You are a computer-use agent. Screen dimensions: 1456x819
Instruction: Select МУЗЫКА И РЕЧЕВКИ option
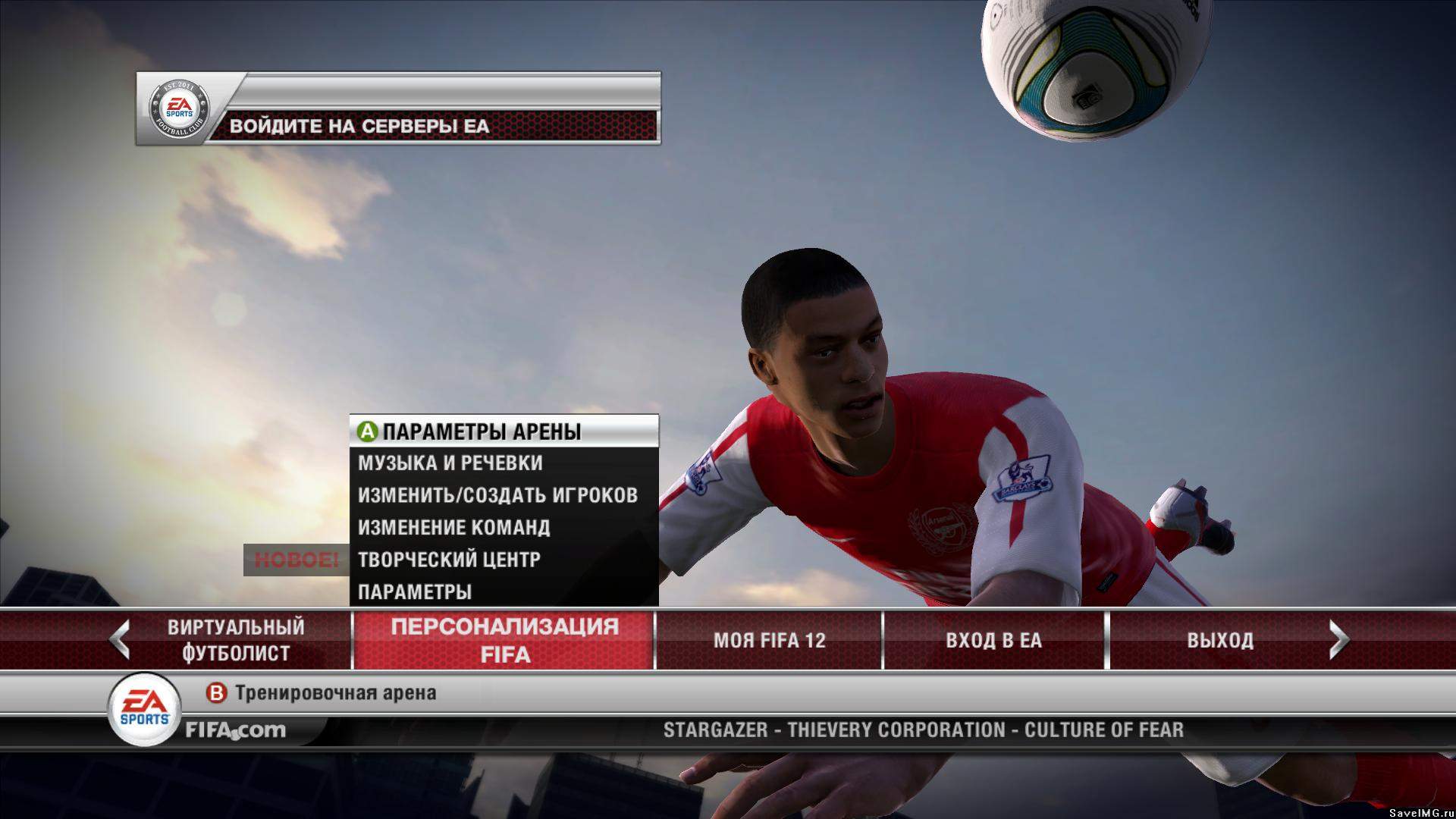[450, 463]
